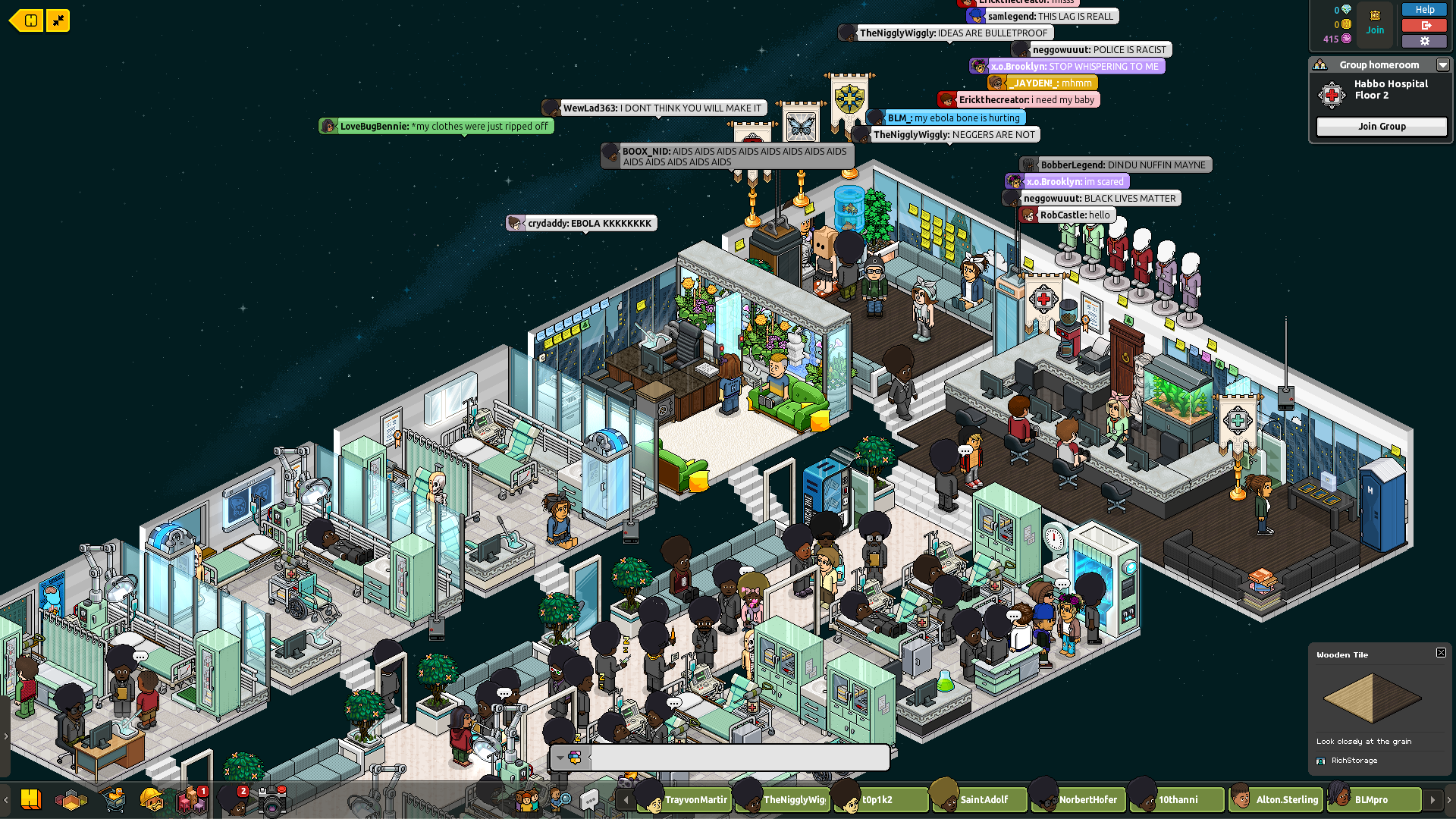The width and height of the screenshot is (1456, 819).
Task: Join Habbo Club via the HC button
Action: (1375, 22)
